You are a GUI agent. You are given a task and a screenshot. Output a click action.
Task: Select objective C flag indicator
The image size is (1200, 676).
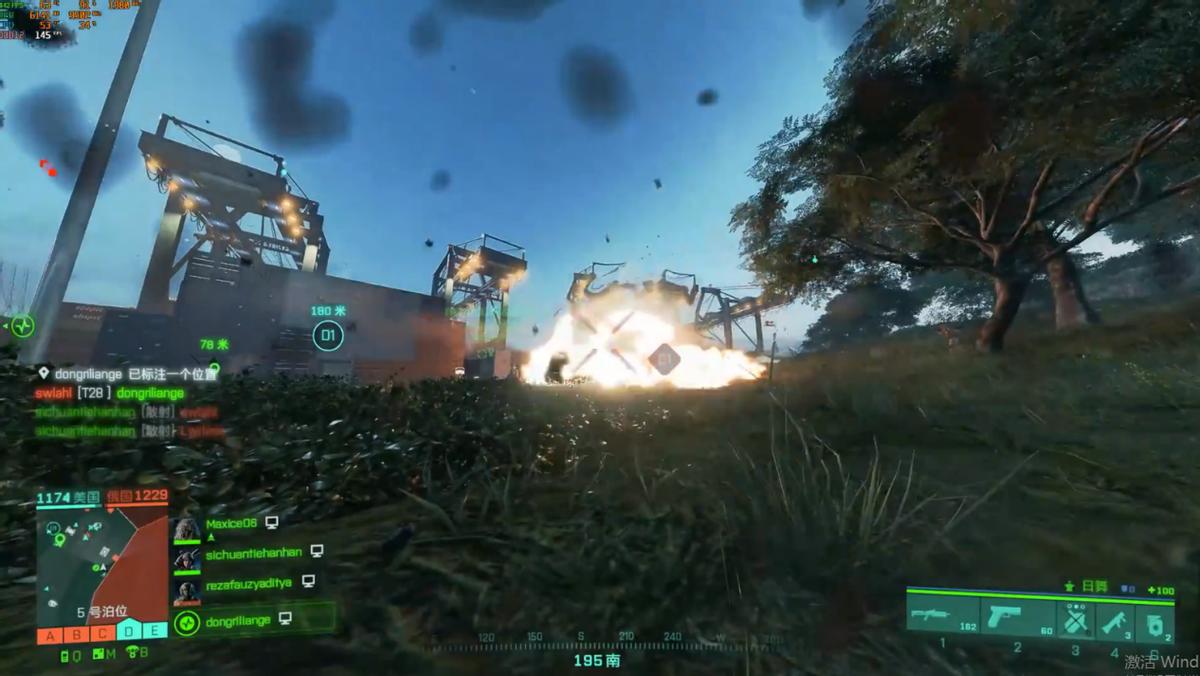102,631
